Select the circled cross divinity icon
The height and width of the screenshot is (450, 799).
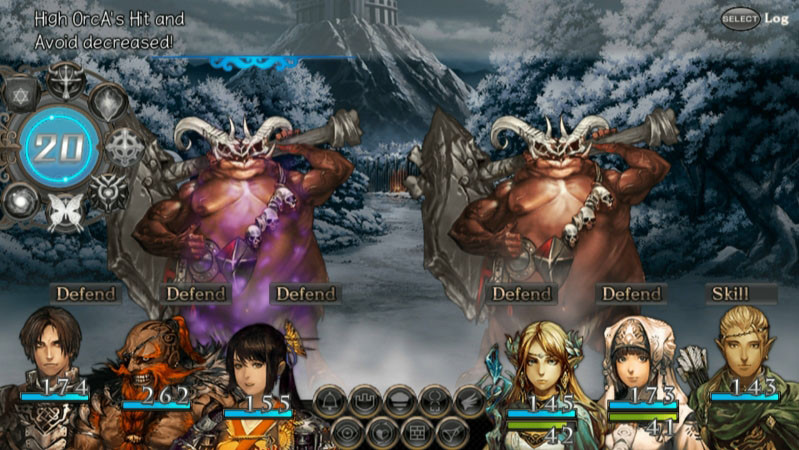point(124,147)
